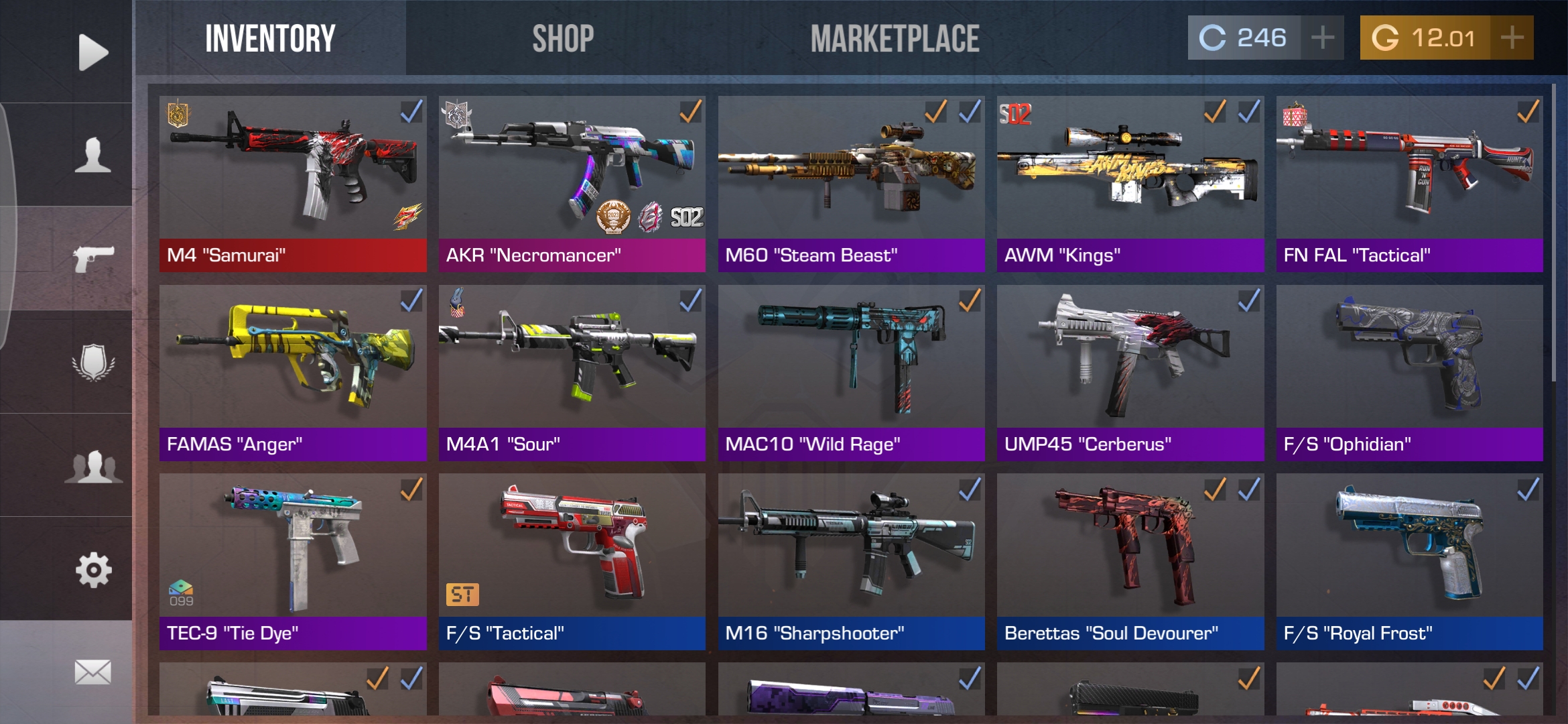
Task: Open the friends group icon
Action: pyautogui.click(x=92, y=467)
